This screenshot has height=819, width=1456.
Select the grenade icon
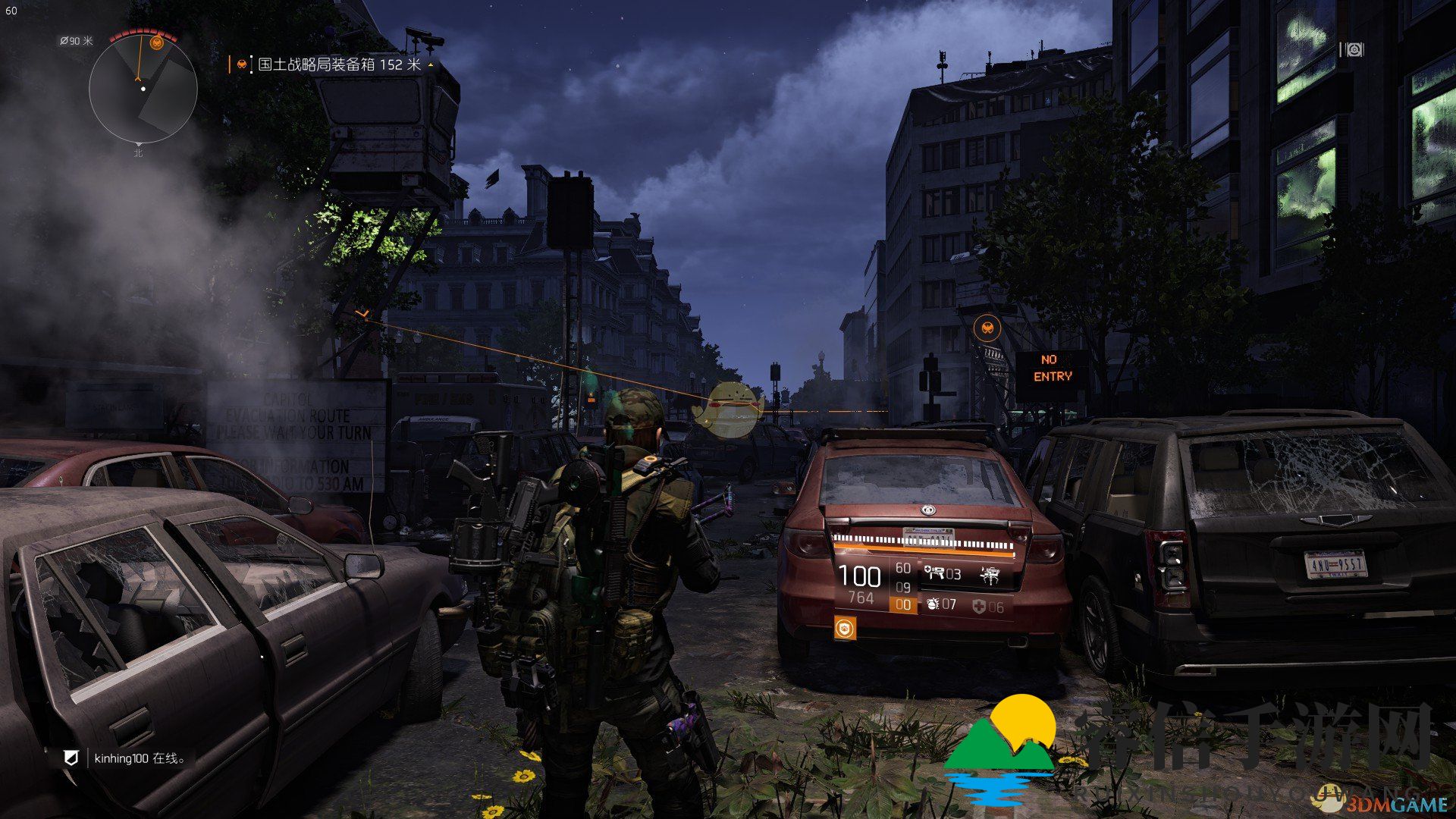(932, 605)
